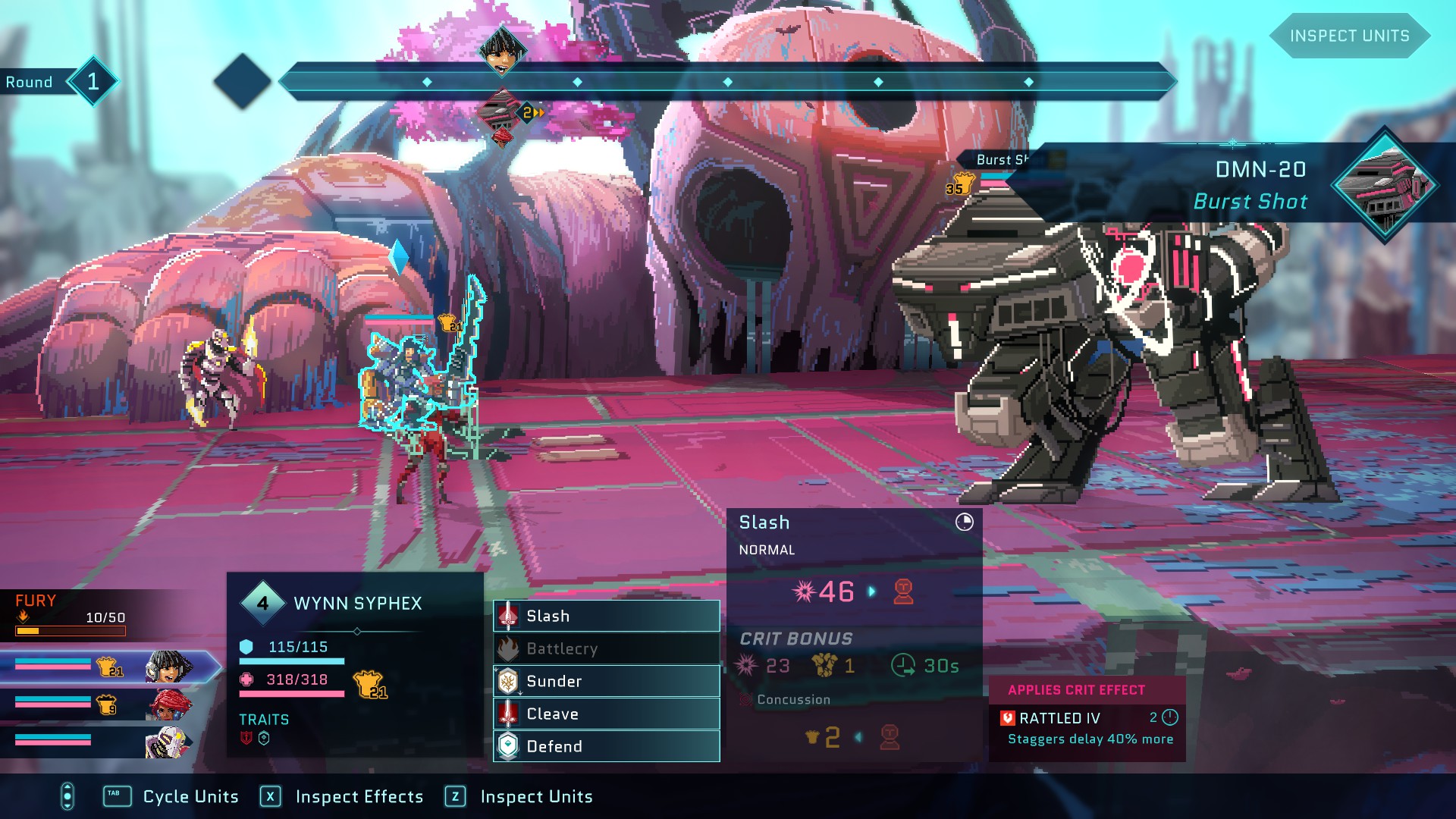
Task: Pick the Sunder ability
Action: (606, 681)
